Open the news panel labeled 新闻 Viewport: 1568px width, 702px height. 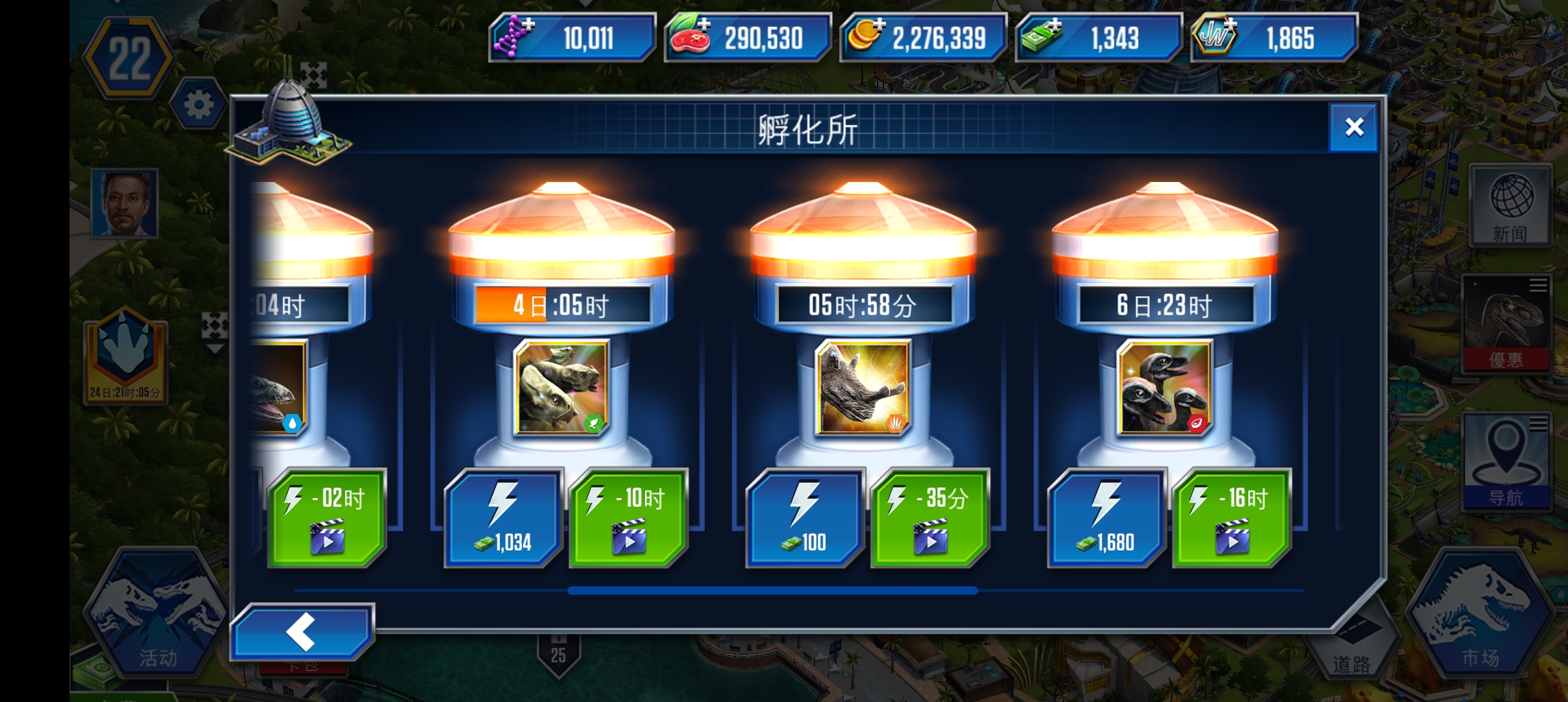pyautogui.click(x=1509, y=205)
